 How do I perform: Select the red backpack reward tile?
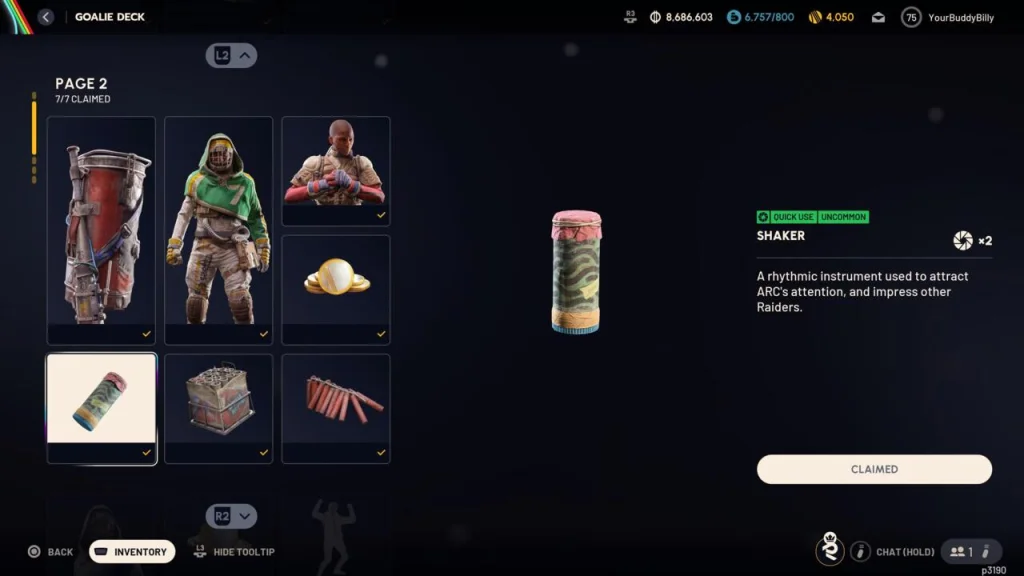[x=101, y=230]
